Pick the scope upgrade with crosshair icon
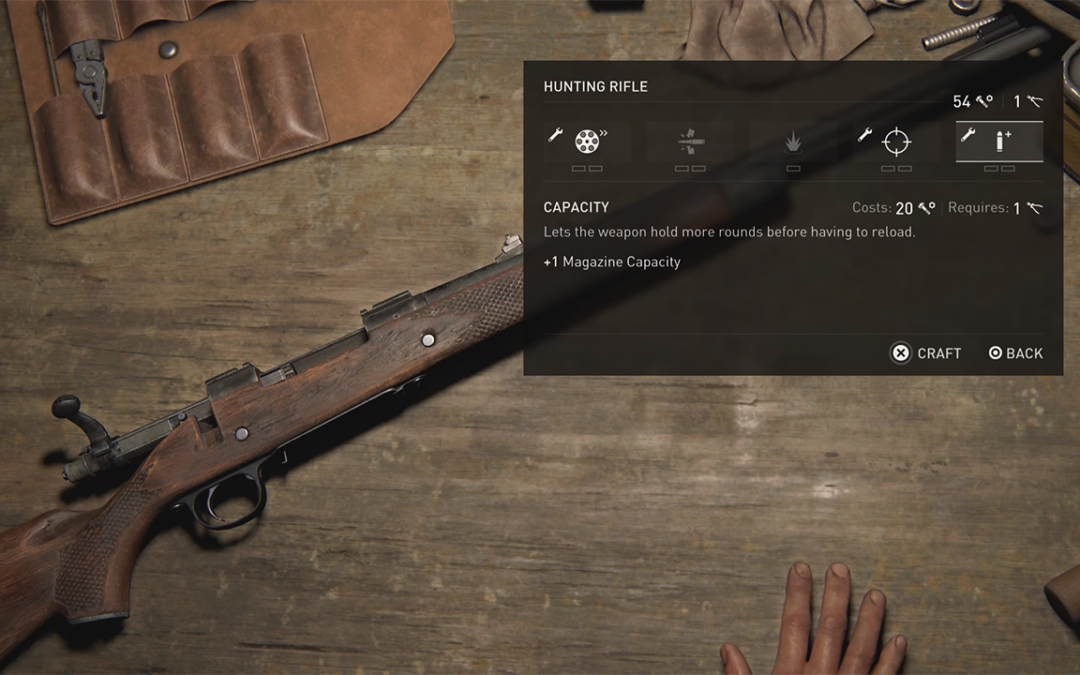The height and width of the screenshot is (675, 1080). tap(896, 142)
